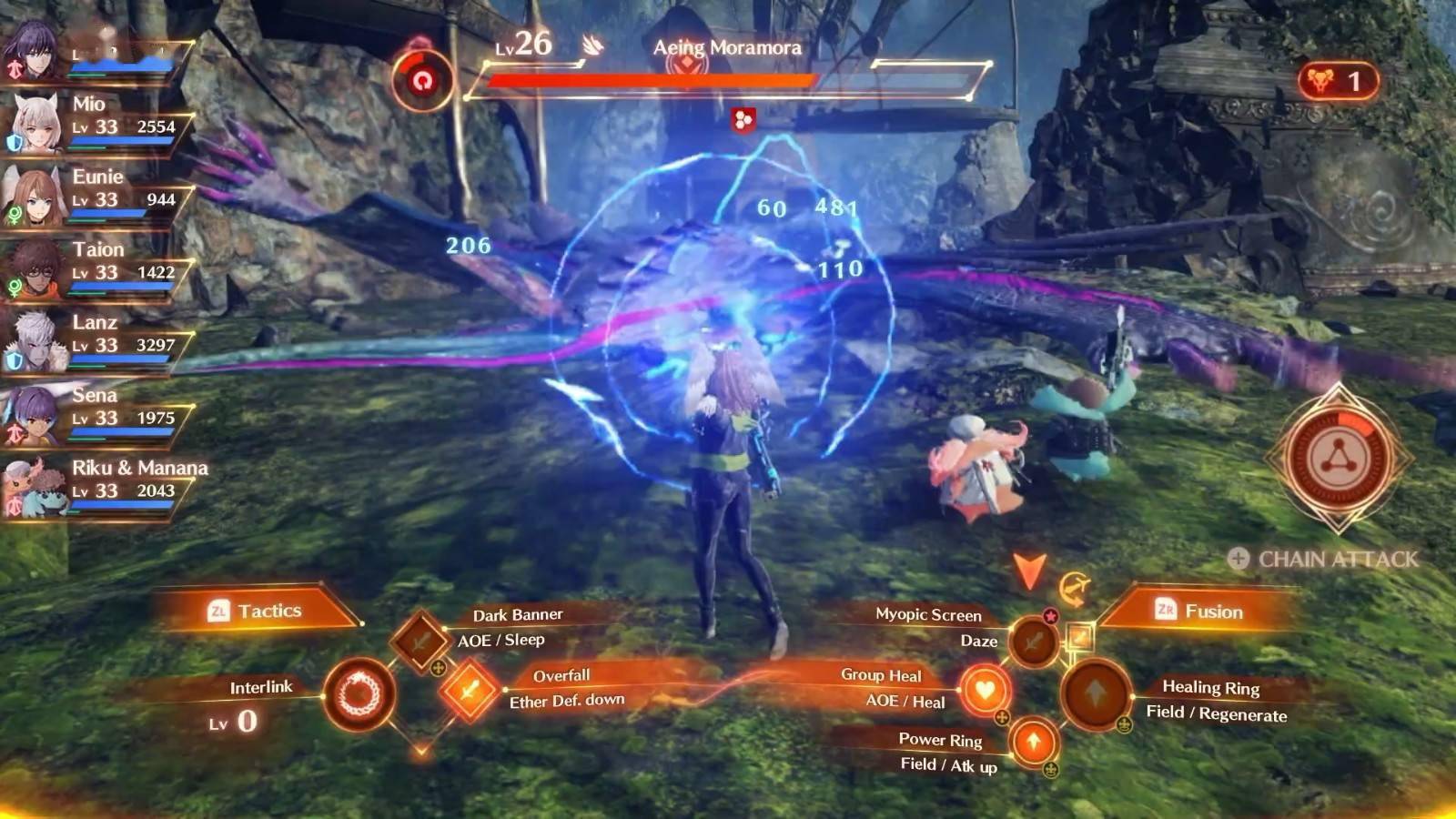Image resolution: width=1456 pixels, height=819 pixels.
Task: Activate the Myopic Screen art icon
Action: (1034, 642)
